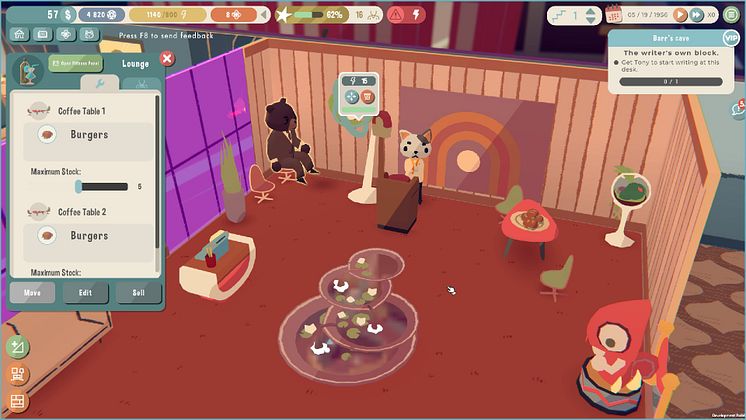This screenshot has height=420, width=746.
Task: Select the Move button
Action: pyautogui.click(x=33, y=293)
